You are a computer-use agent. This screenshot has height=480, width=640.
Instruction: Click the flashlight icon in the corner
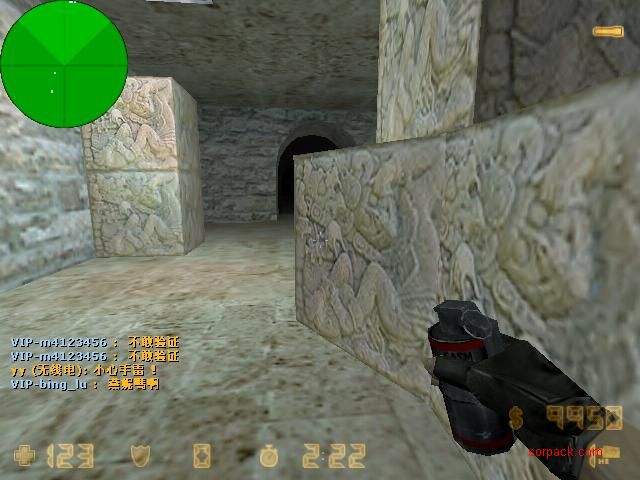click(x=606, y=32)
